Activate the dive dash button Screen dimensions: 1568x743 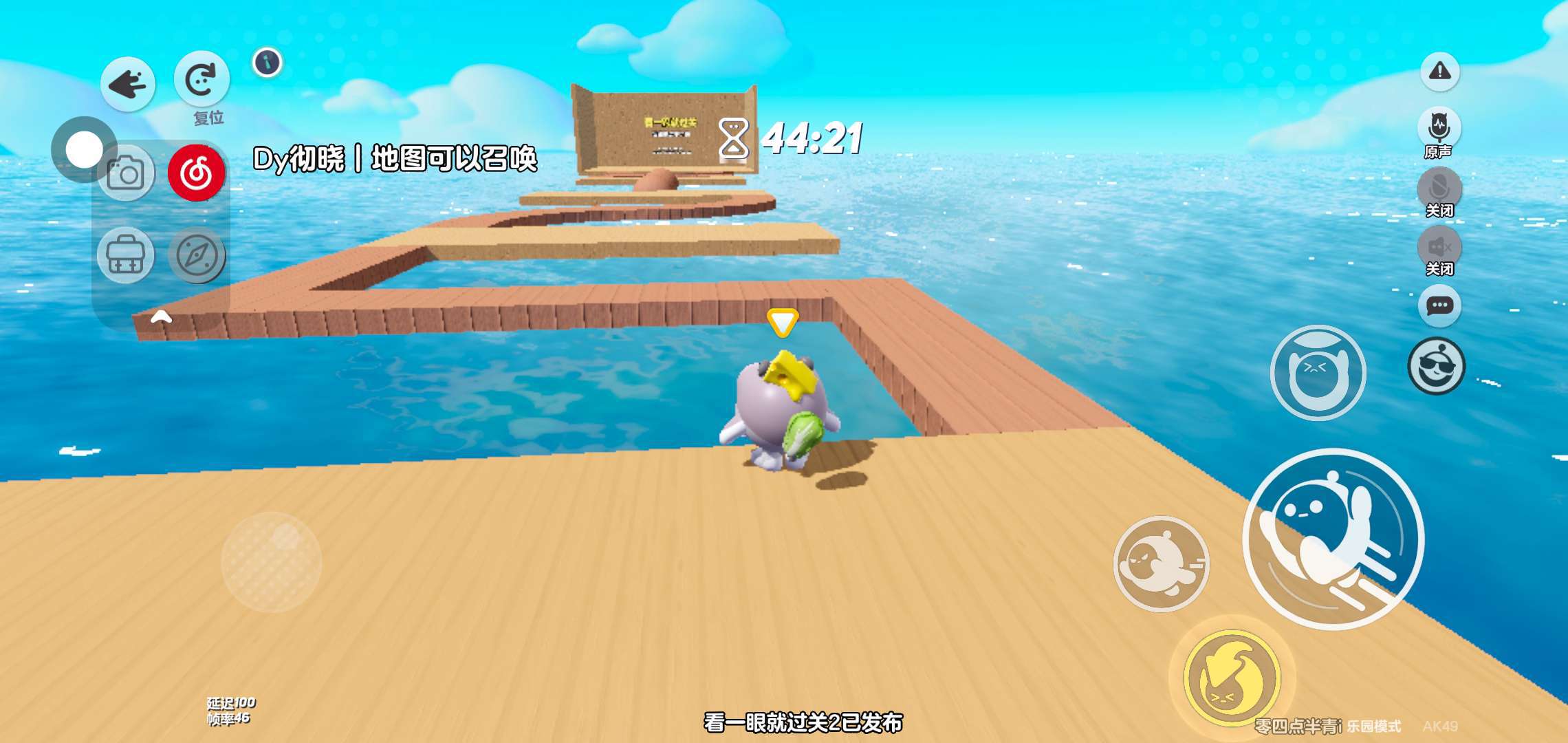(1161, 564)
